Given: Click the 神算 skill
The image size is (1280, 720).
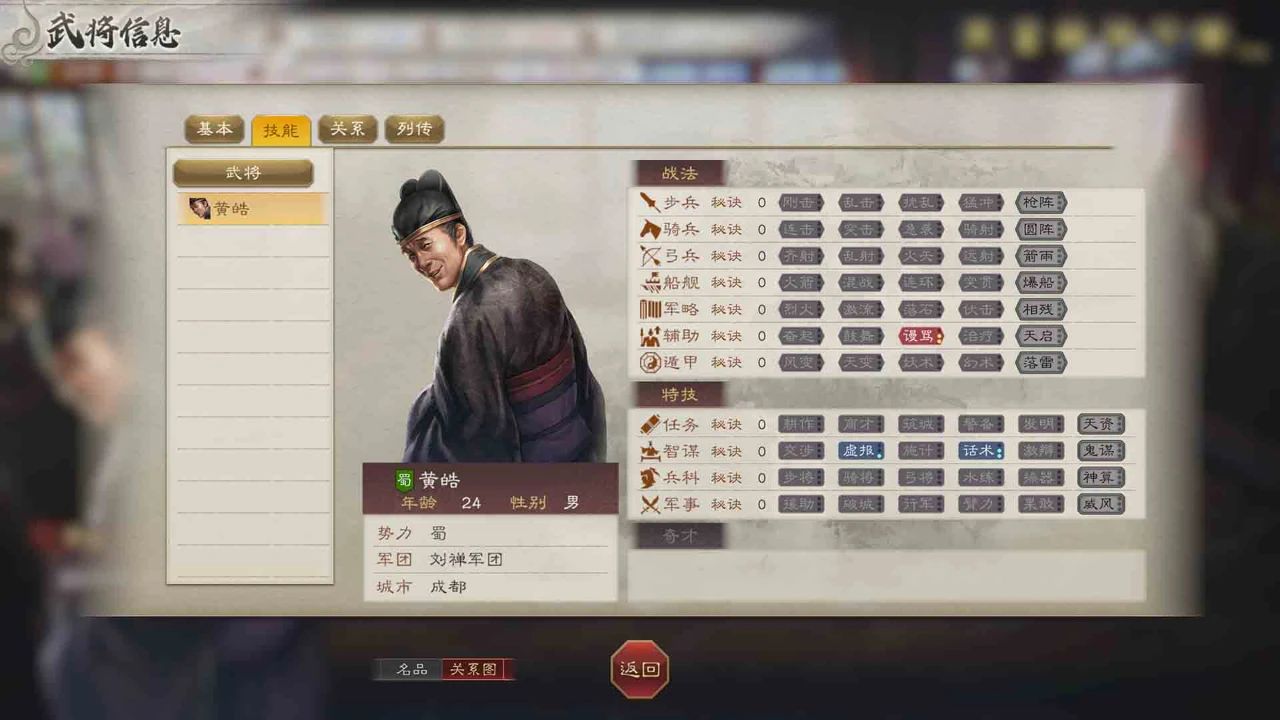Looking at the screenshot, I should tap(1101, 478).
